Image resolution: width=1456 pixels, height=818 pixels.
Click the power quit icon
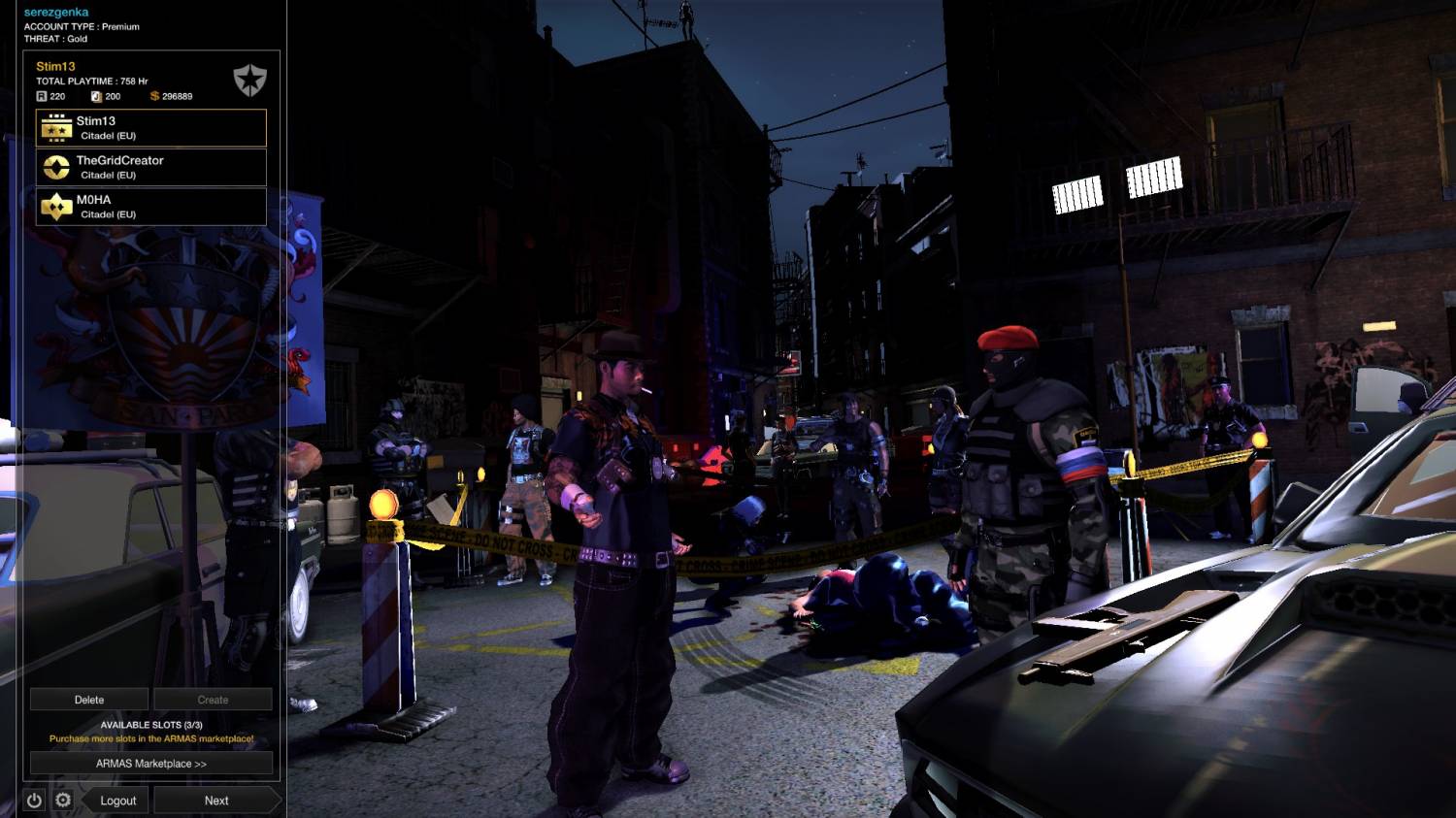pyautogui.click(x=34, y=801)
